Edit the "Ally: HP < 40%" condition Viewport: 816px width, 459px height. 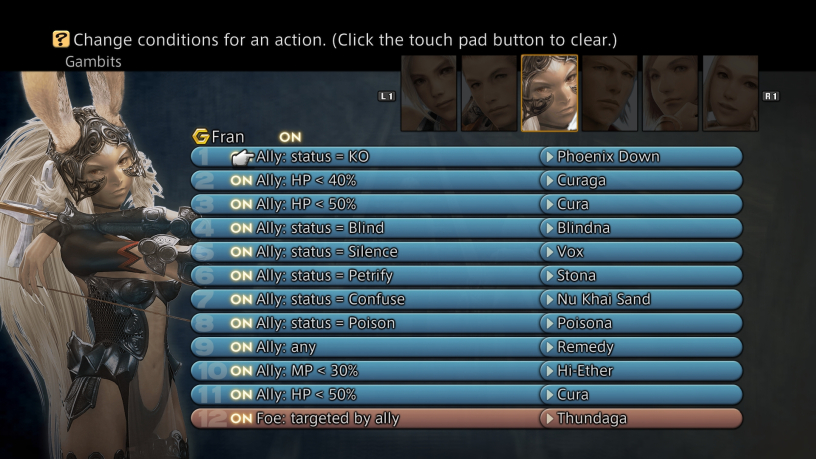pyautogui.click(x=306, y=180)
